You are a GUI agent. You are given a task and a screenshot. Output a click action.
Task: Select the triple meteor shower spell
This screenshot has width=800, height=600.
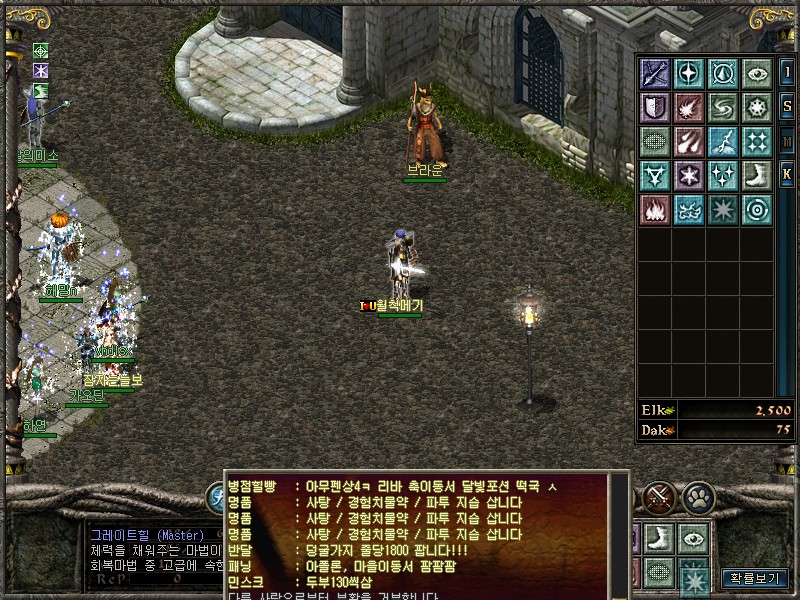(689, 141)
